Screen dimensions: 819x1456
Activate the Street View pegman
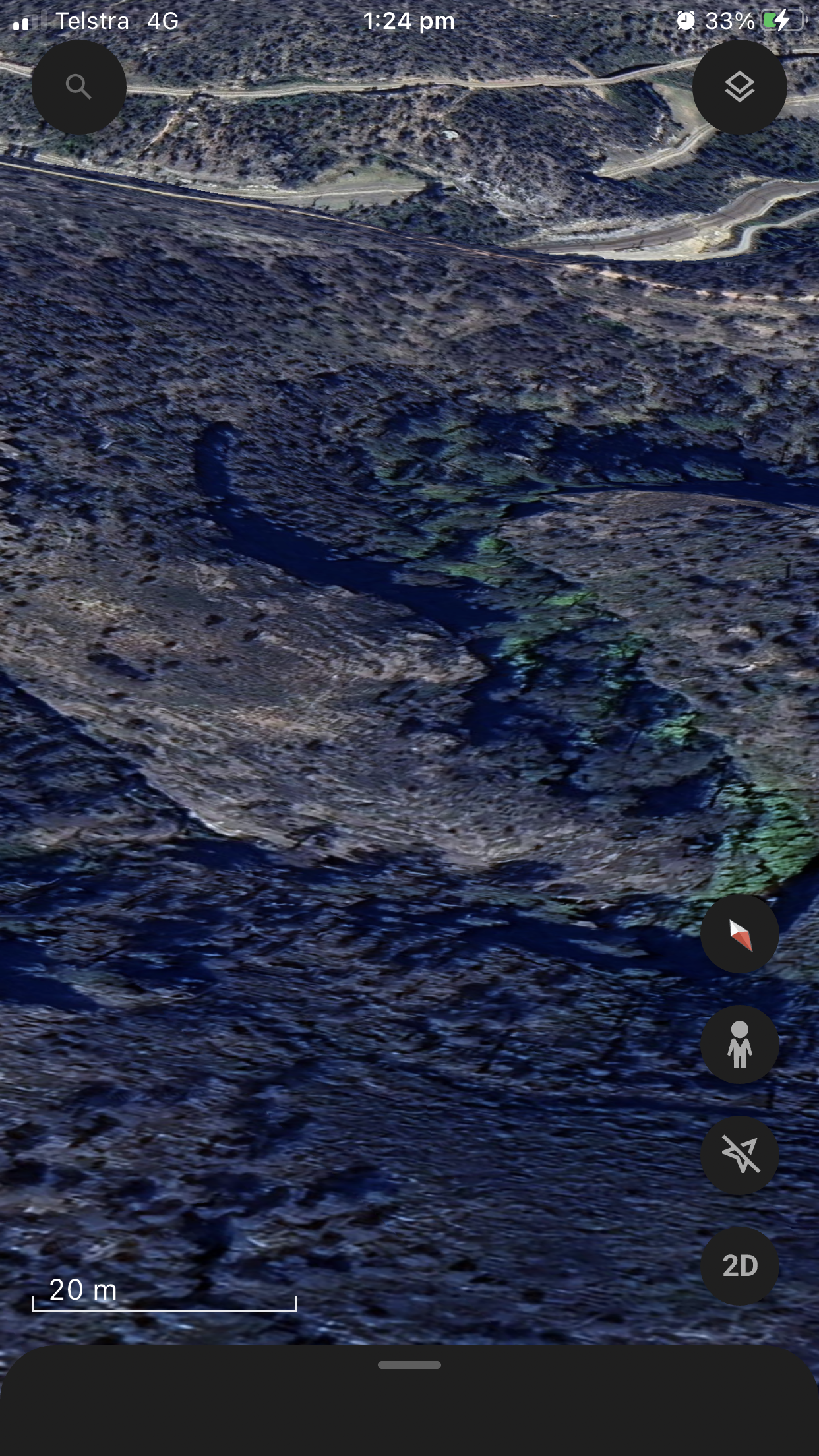(739, 1045)
